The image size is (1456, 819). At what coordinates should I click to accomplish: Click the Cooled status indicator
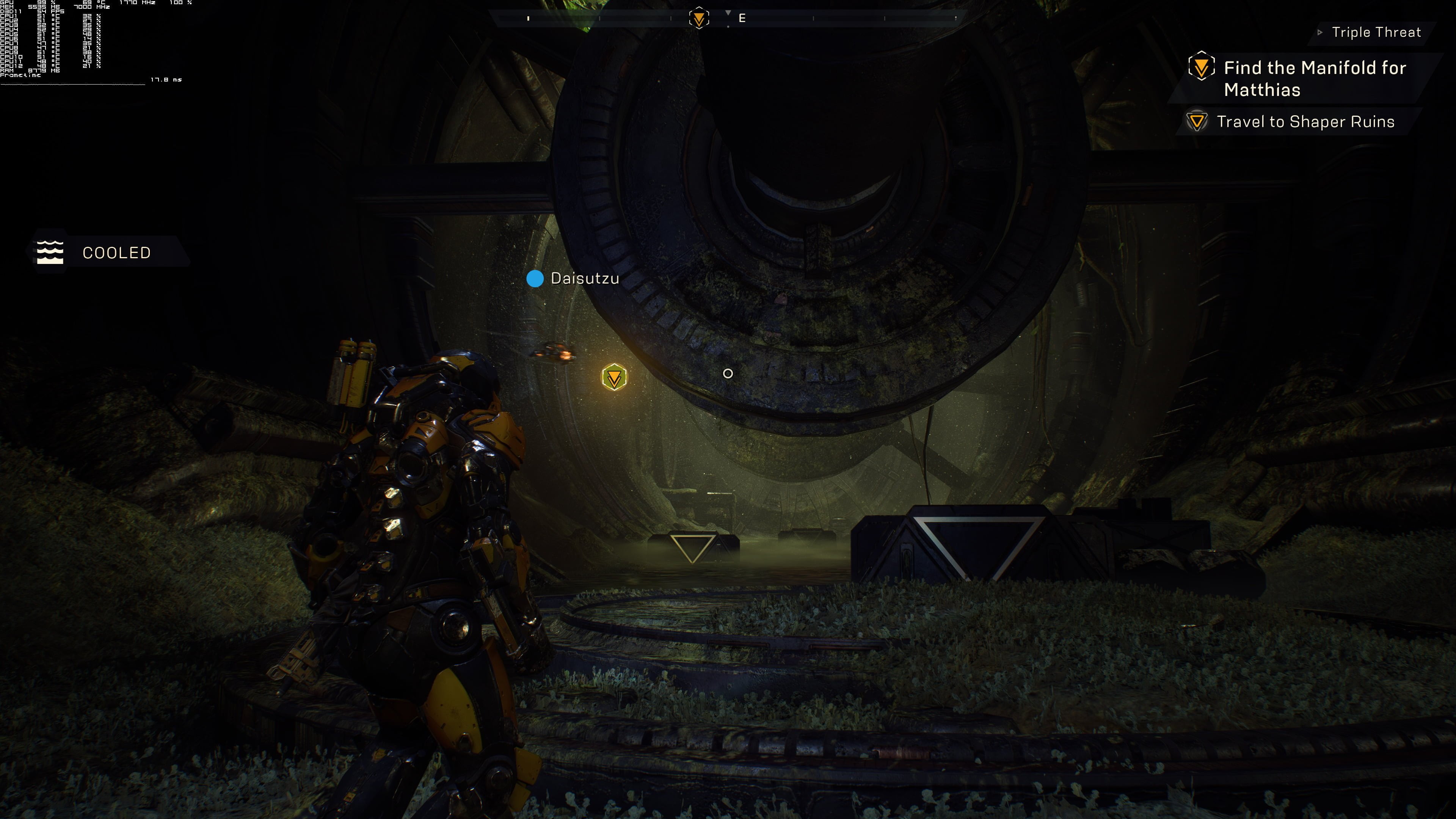(116, 253)
